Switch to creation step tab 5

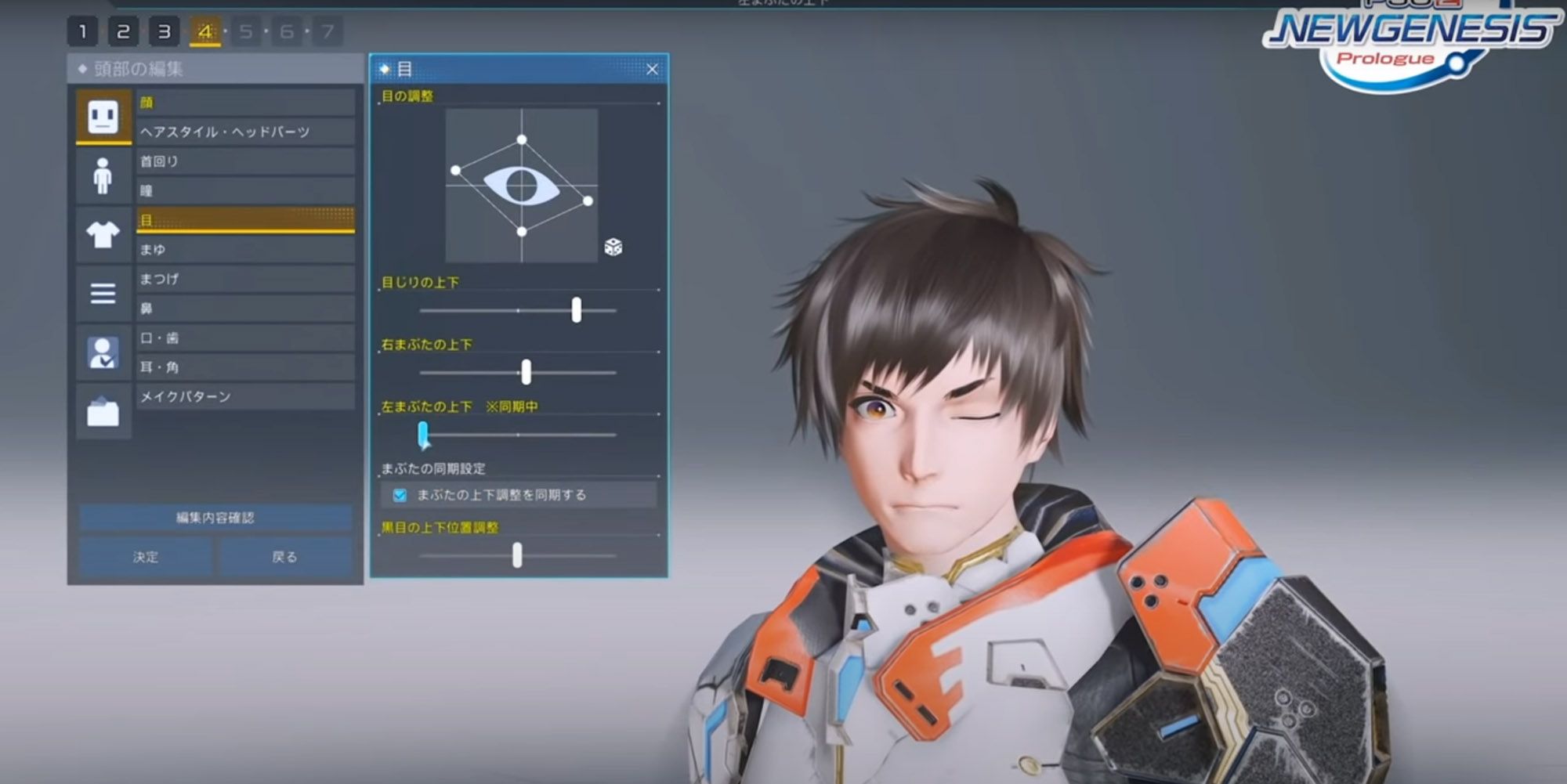coord(246,32)
